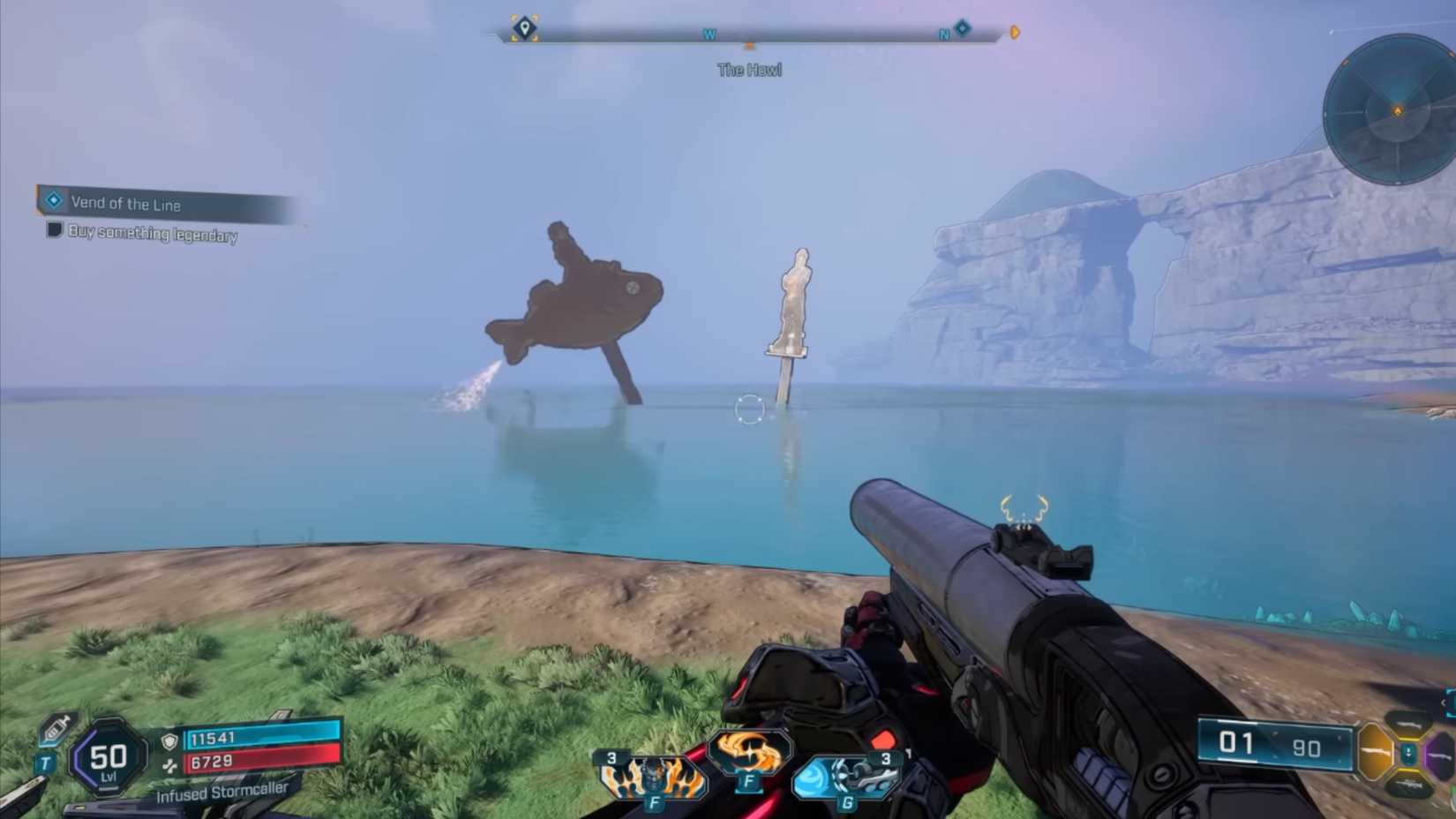Image resolution: width=1456 pixels, height=819 pixels.
Task: Open the weapon swap arrow in the wheel center
Action: coord(1407,753)
